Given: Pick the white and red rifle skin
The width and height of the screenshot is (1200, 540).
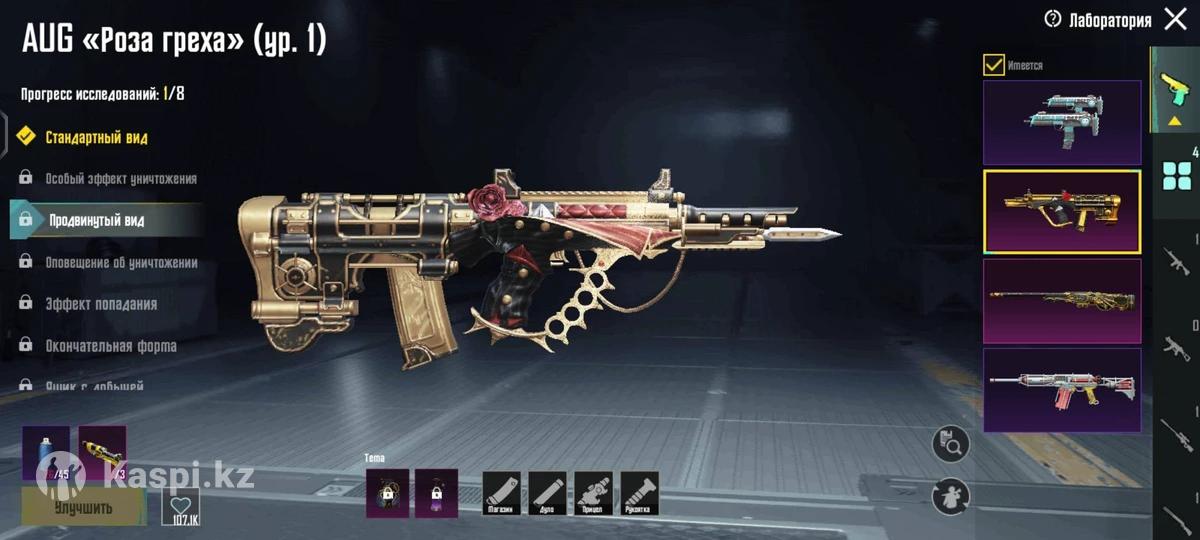Looking at the screenshot, I should click(1062, 390).
